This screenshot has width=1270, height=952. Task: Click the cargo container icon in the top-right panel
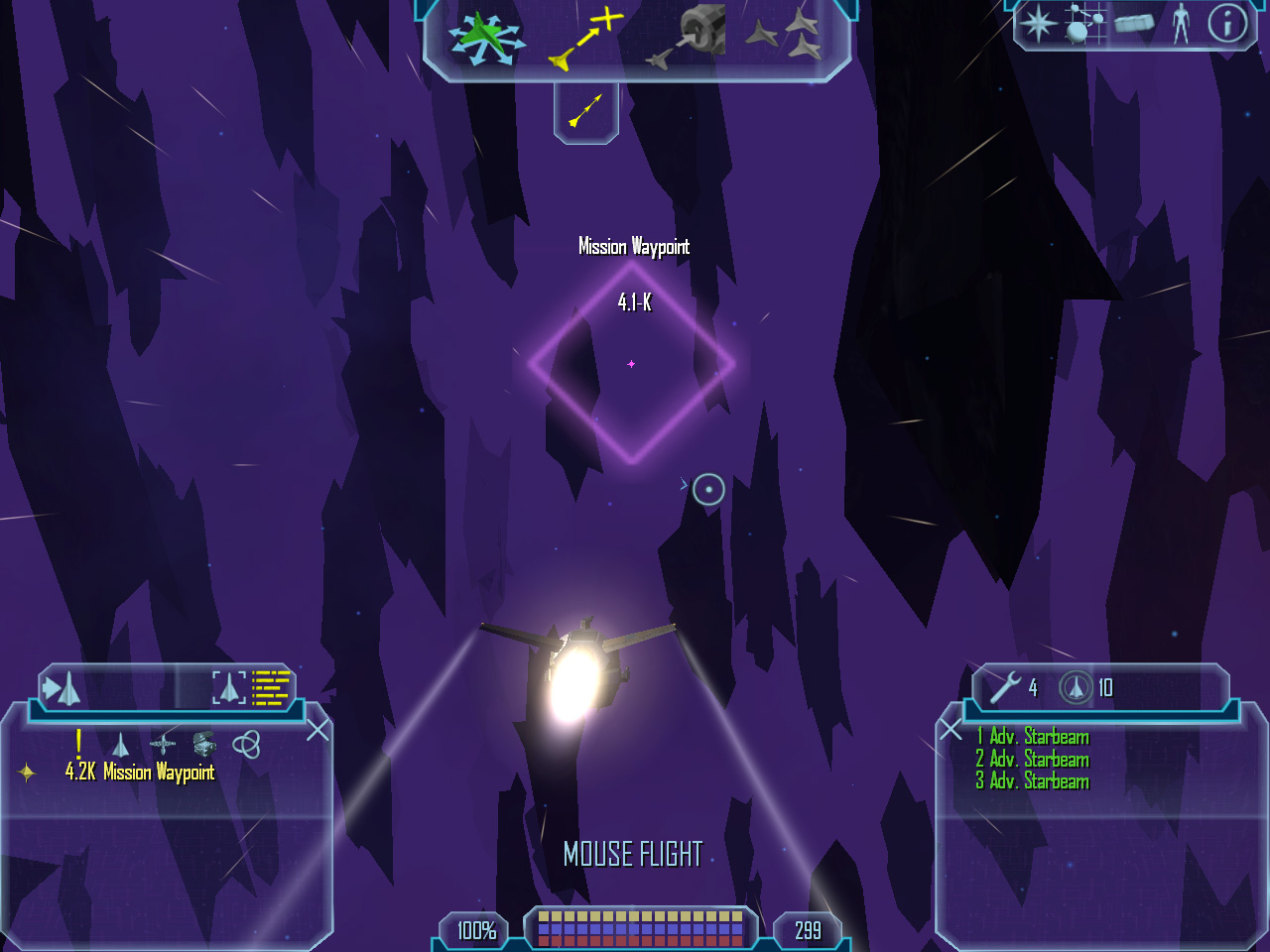pos(1133,24)
